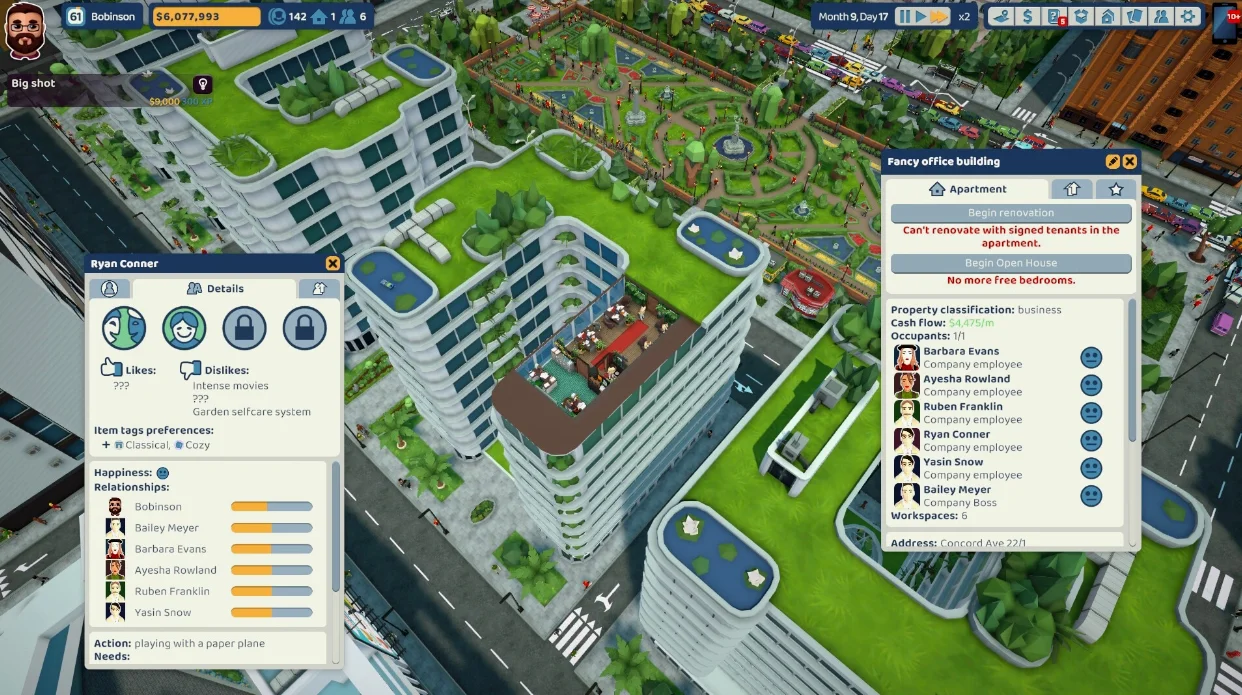This screenshot has width=1242, height=695.
Task: Switch to the star tab in building panel
Action: coord(1116,189)
